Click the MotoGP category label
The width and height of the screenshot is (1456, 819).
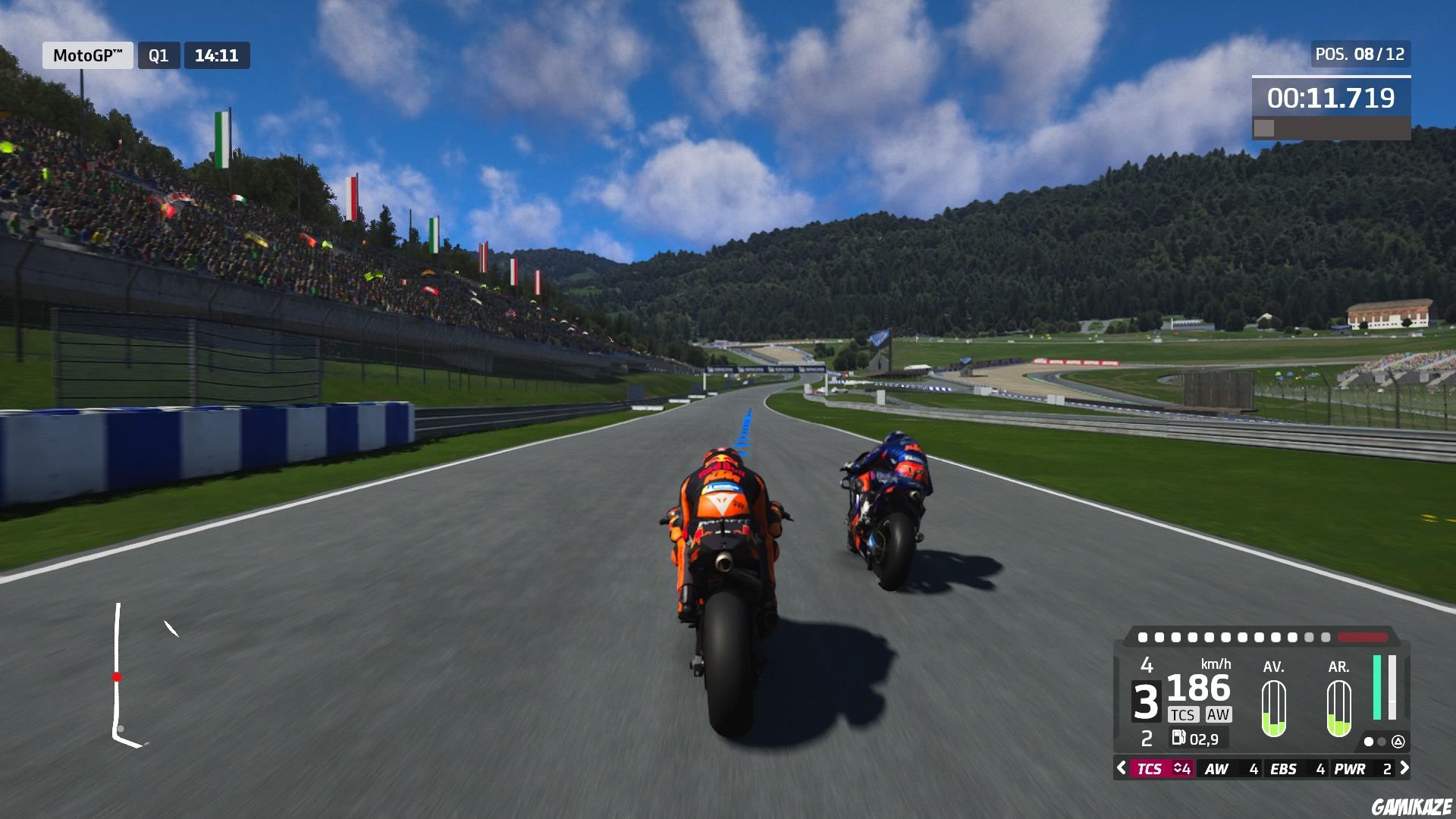(86, 55)
